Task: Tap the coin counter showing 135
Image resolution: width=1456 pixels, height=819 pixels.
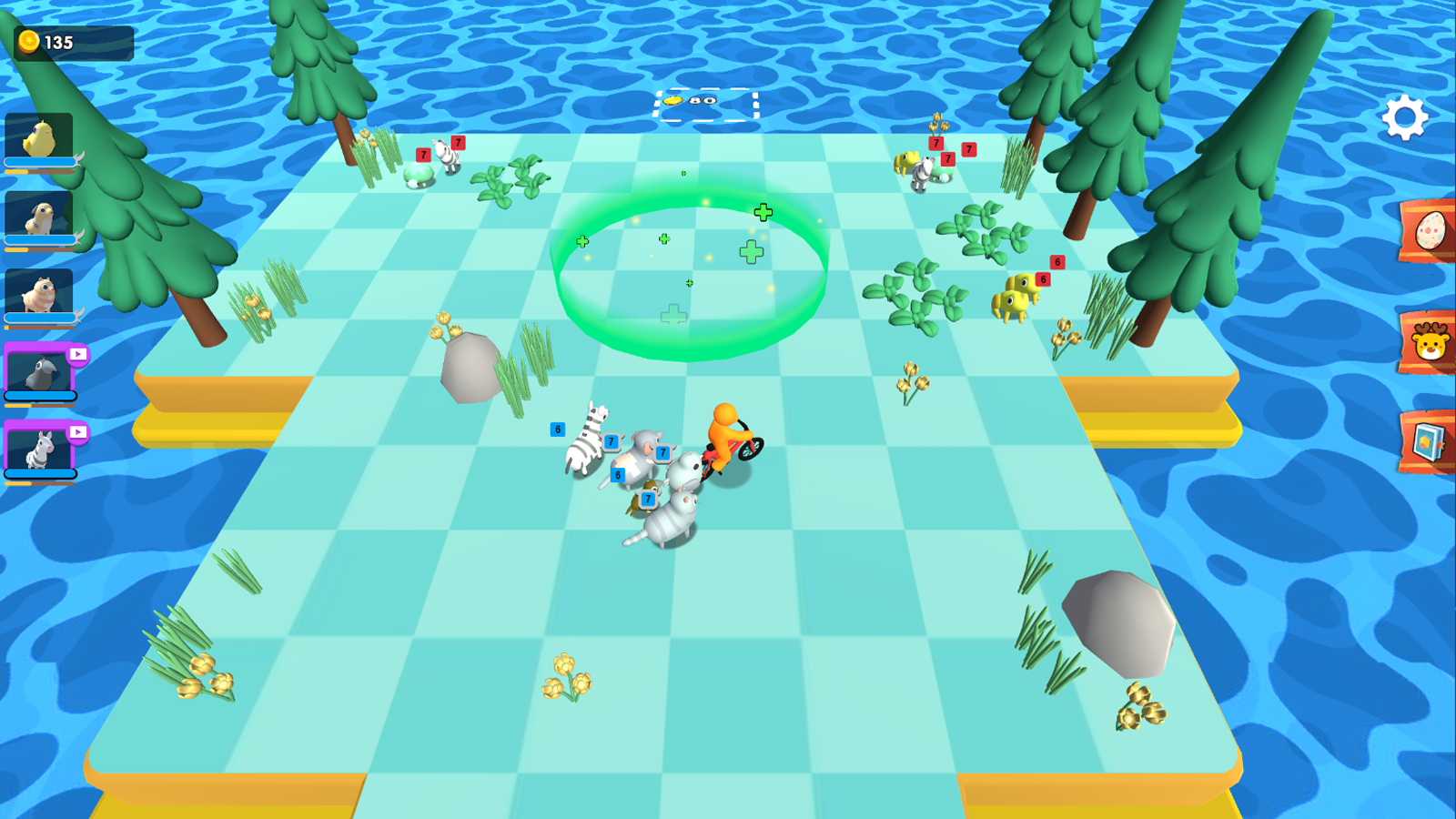Action: [x=71, y=40]
